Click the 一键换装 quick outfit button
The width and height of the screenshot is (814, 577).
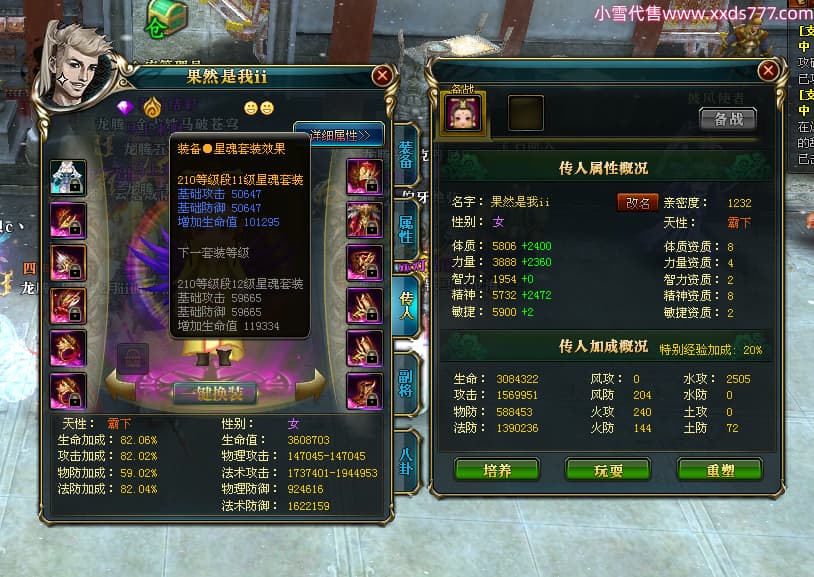tap(214, 393)
